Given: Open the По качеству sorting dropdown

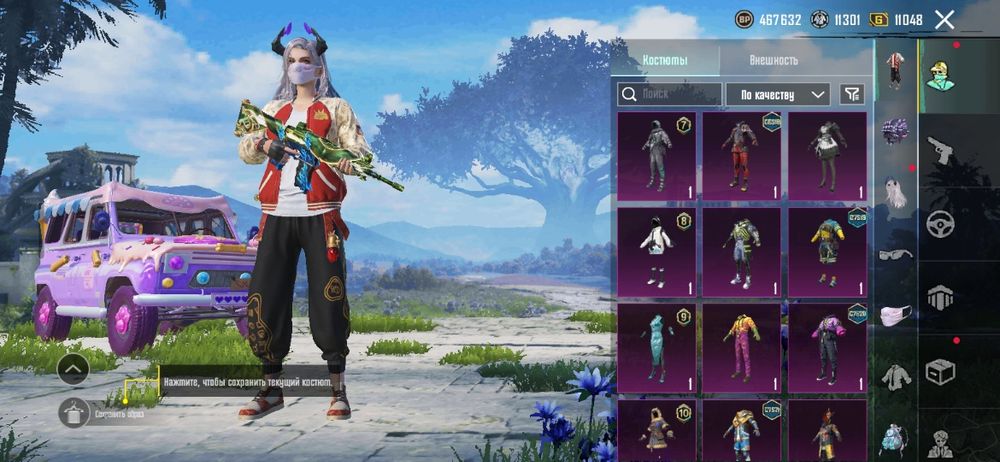Looking at the screenshot, I should pos(777,94).
